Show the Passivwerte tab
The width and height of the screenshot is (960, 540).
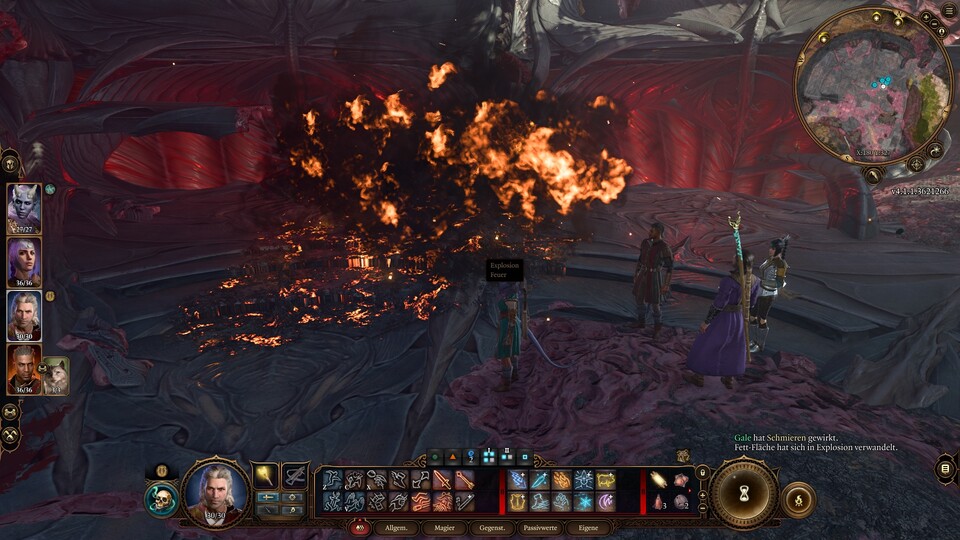[540, 527]
